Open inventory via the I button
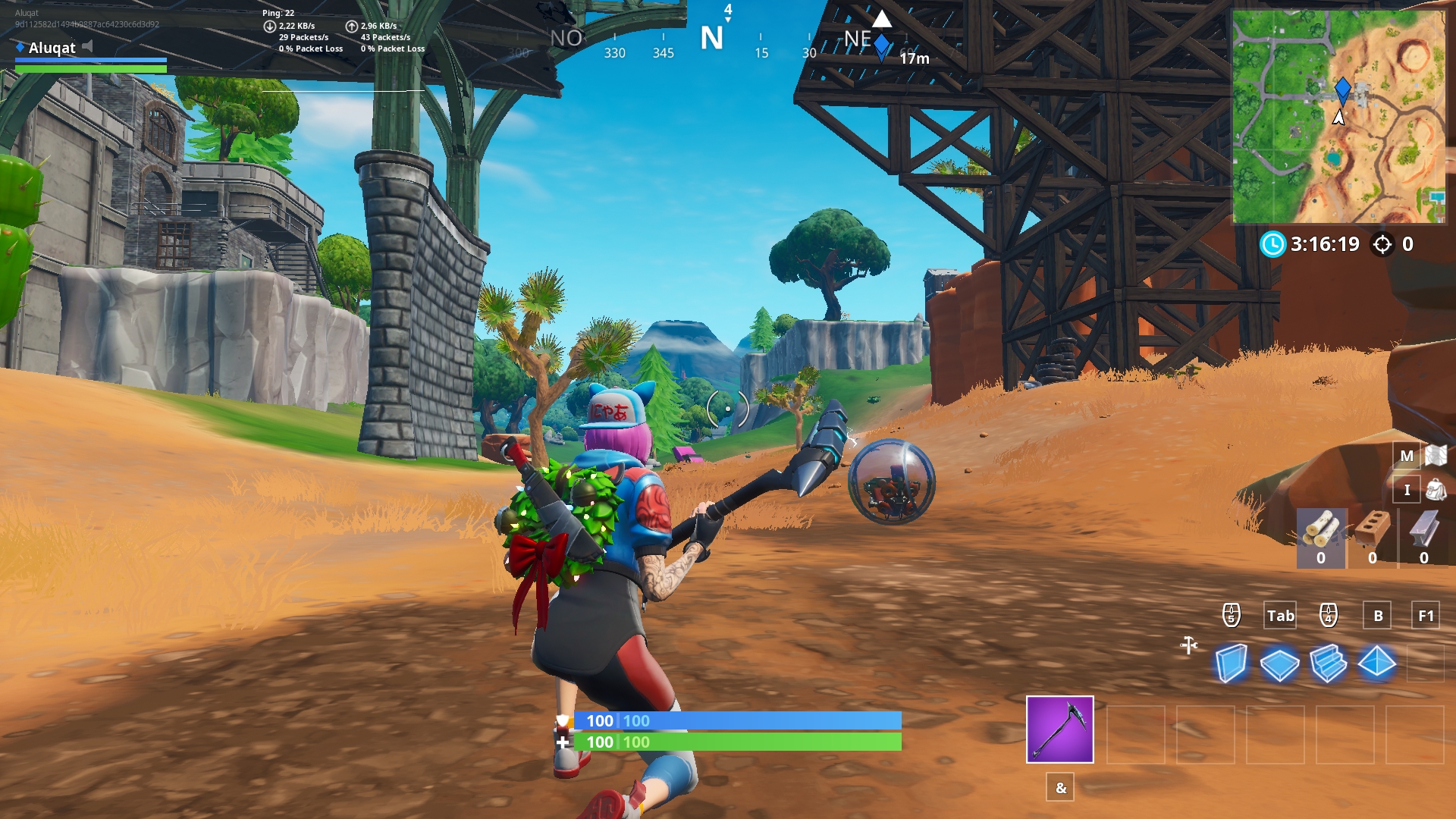 pos(1407,489)
